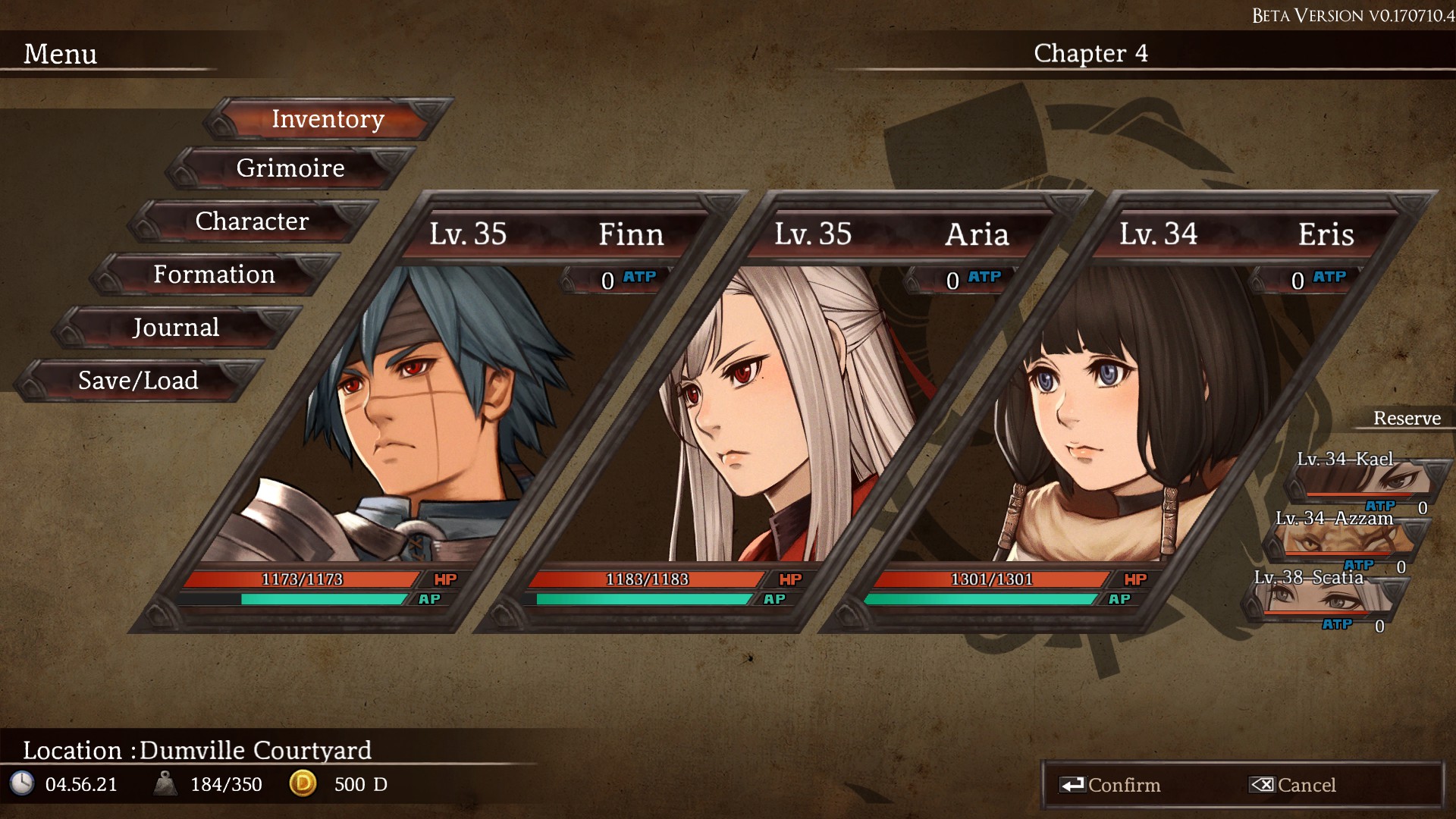Screen dimensions: 1456x819
Task: Click the clock icon in status bar
Action: point(23,785)
